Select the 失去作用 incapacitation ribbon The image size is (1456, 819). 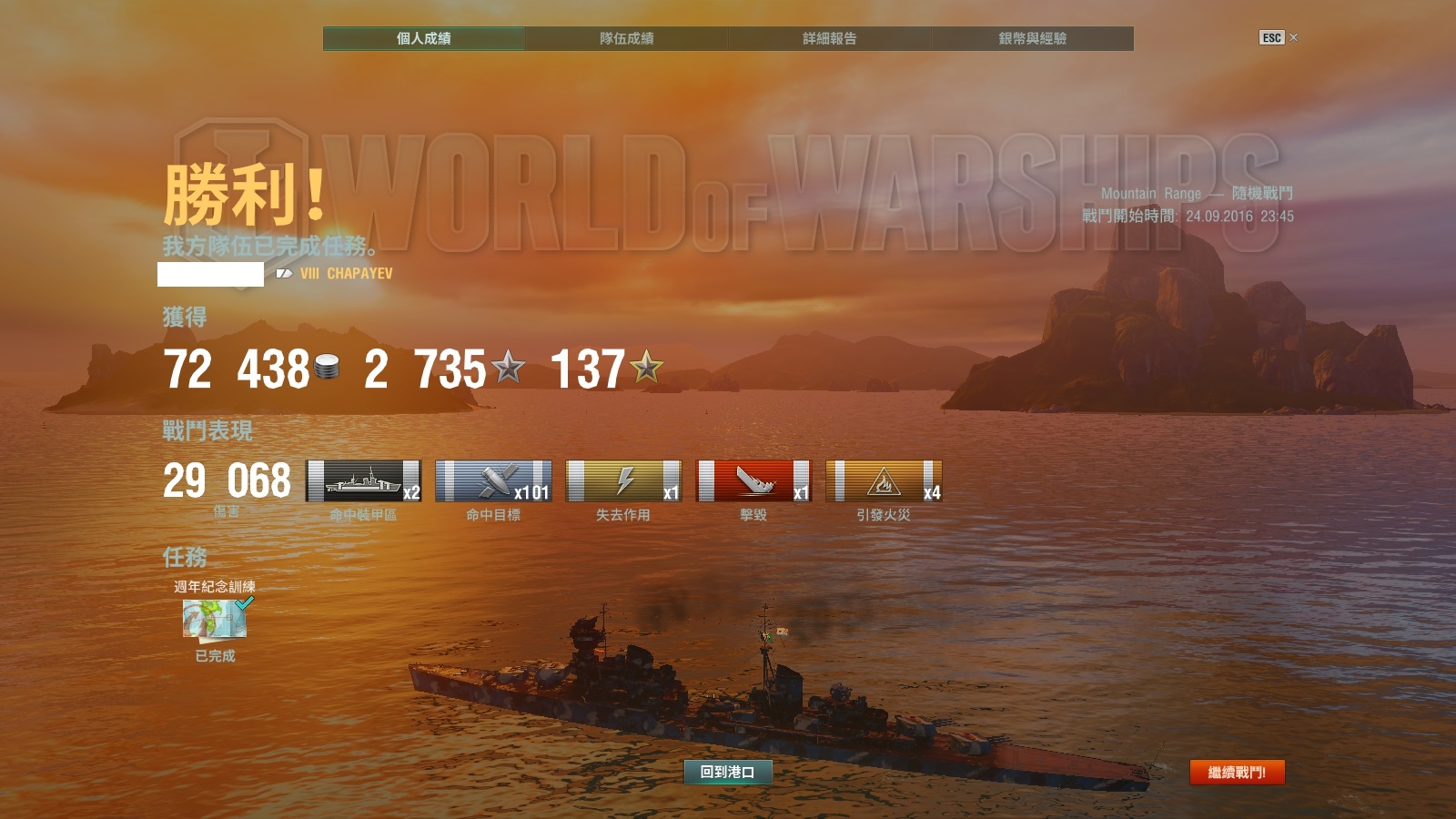[623, 481]
